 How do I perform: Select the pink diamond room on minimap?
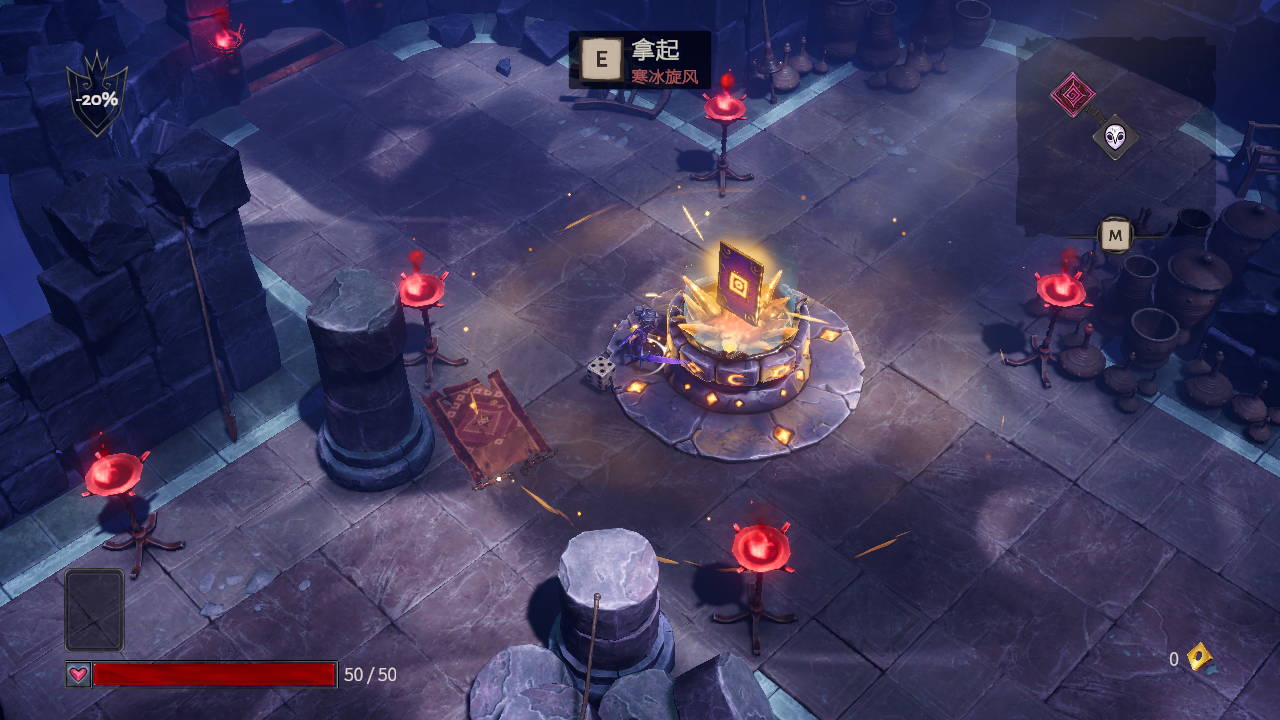pos(1072,95)
